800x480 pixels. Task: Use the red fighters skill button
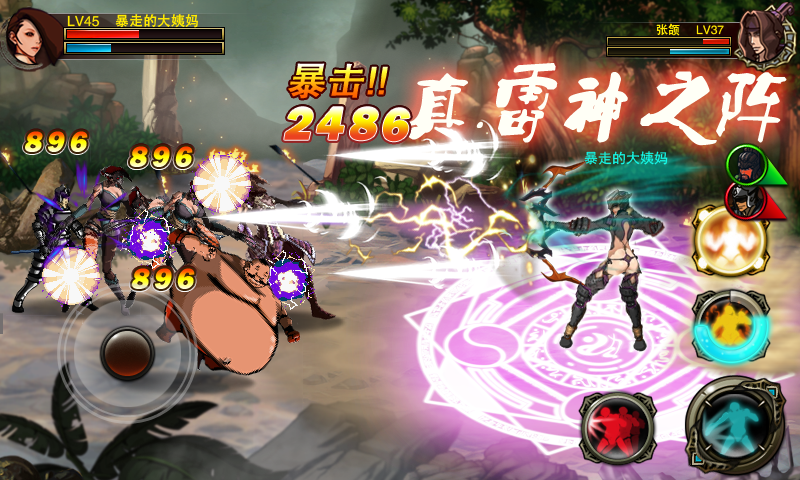[617, 427]
